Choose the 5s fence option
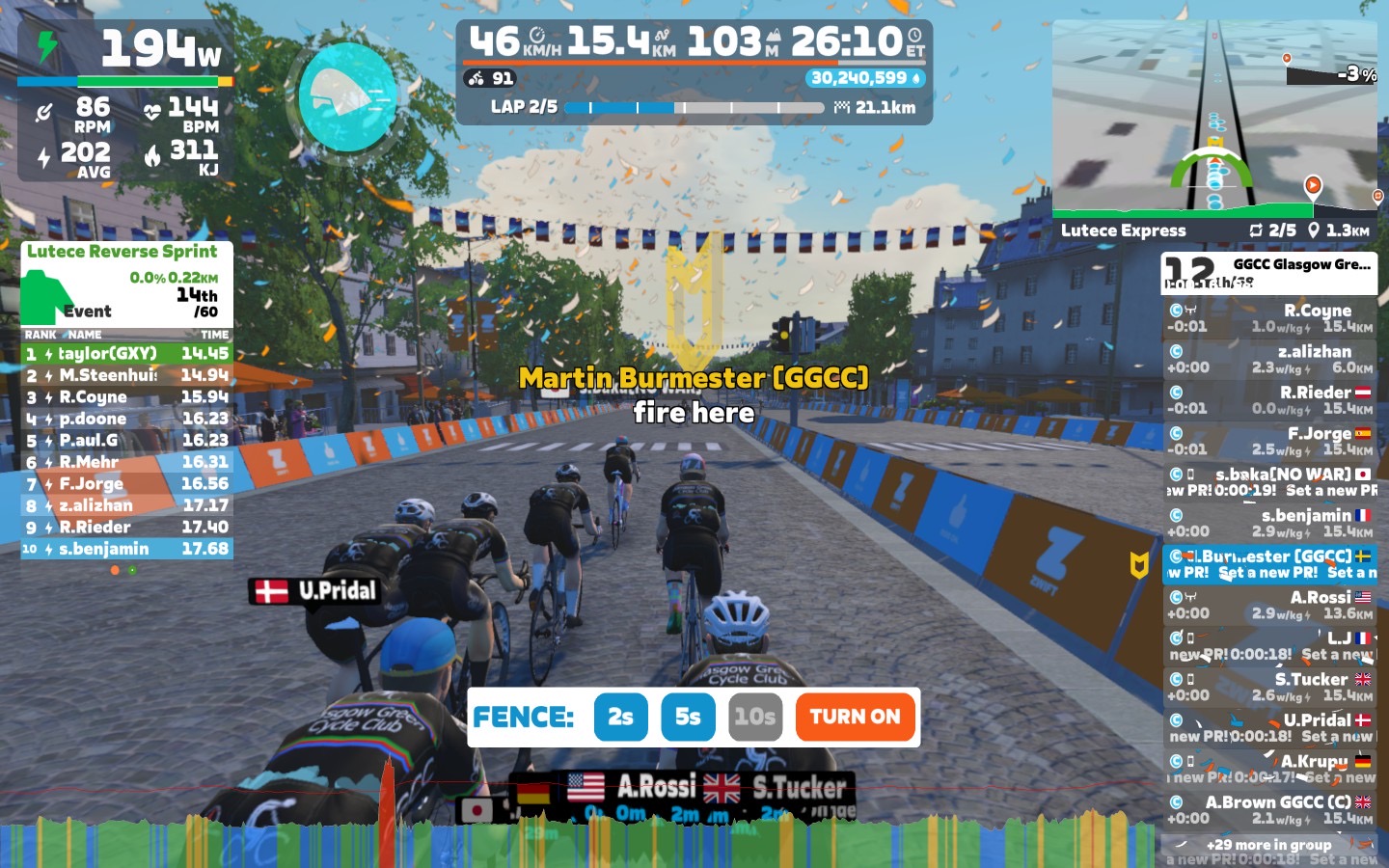Image resolution: width=1389 pixels, height=868 pixels. (688, 717)
